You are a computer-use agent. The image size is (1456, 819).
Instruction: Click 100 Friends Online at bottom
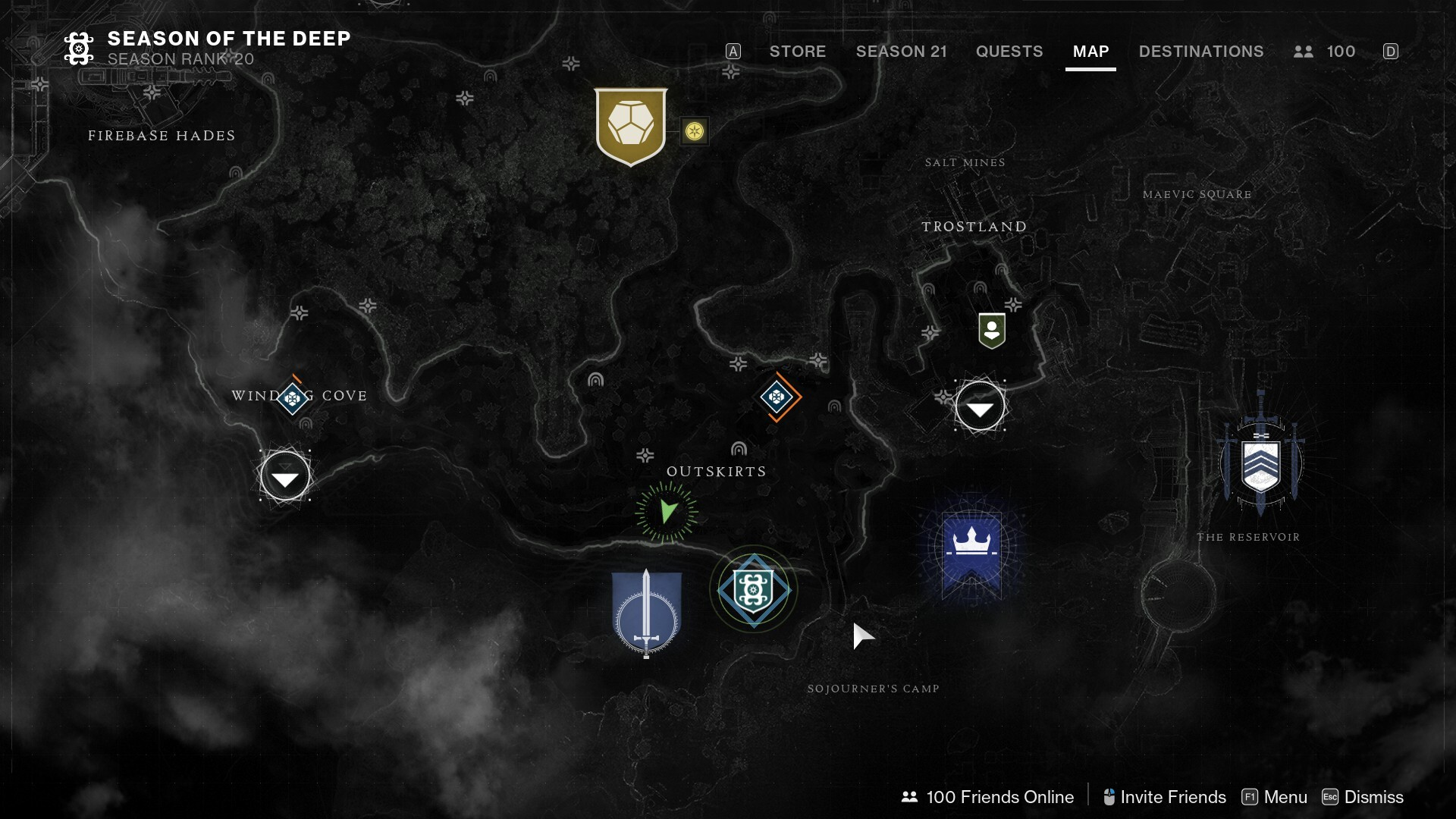(987, 797)
